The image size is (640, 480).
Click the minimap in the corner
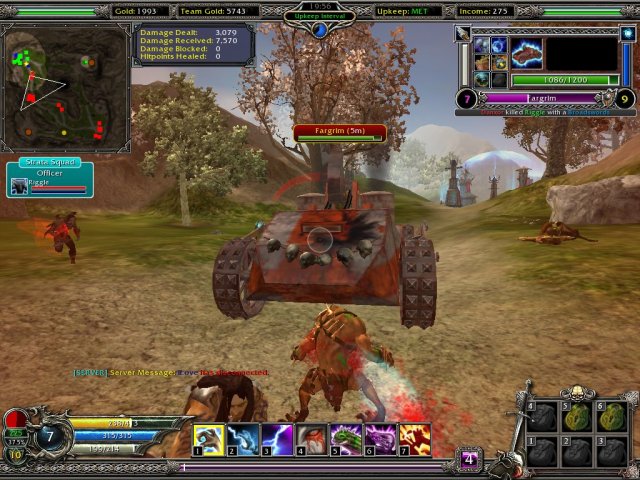pyautogui.click(x=66, y=87)
